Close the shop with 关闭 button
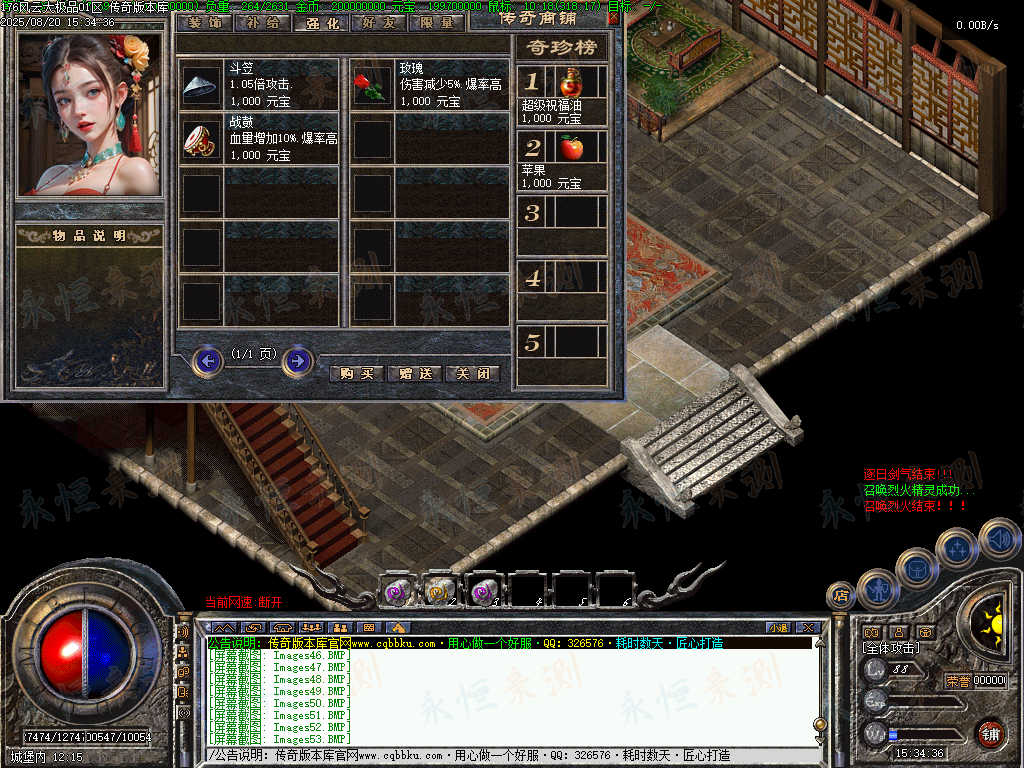 click(x=472, y=373)
